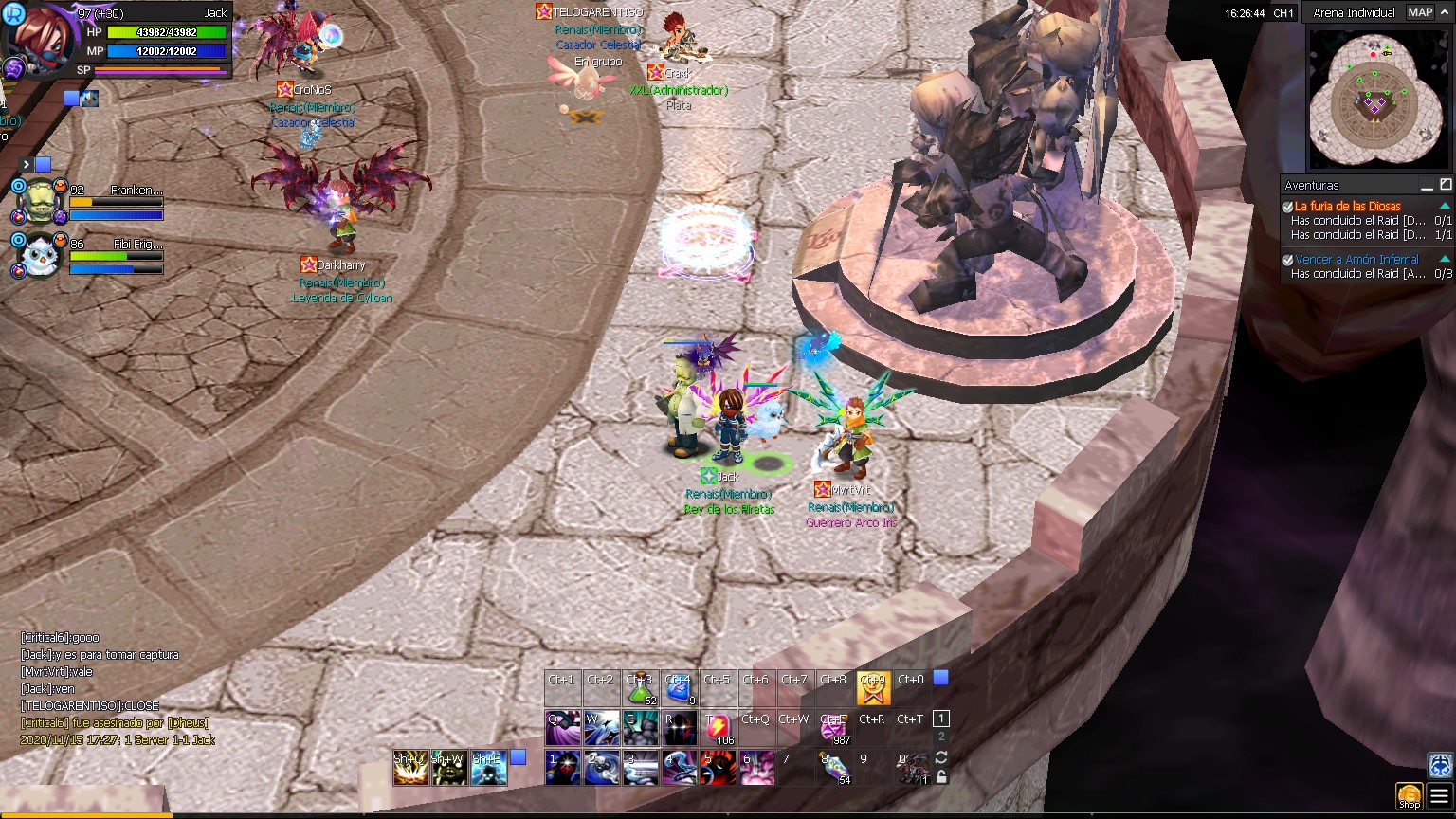The width and height of the screenshot is (1456, 819).
Task: Activate the Sh+Q explosion skill
Action: pos(410,768)
